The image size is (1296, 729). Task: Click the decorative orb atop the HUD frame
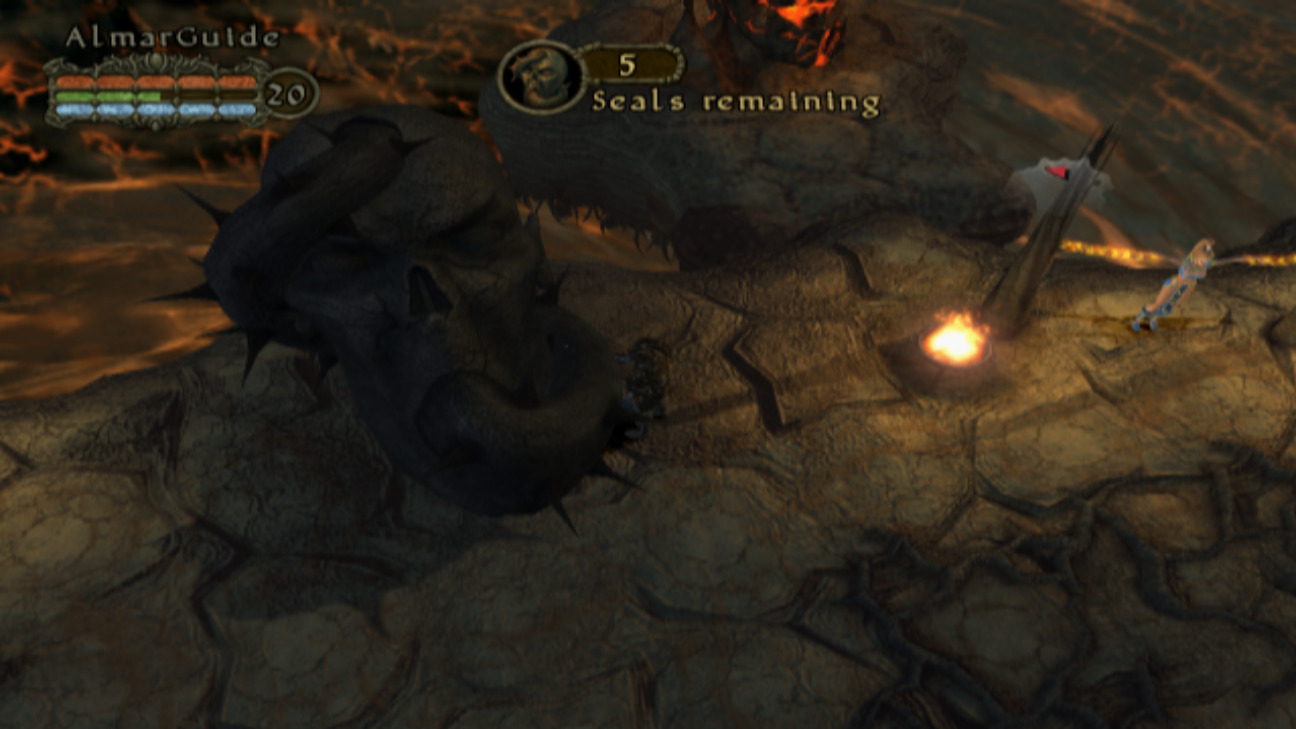click(x=157, y=58)
